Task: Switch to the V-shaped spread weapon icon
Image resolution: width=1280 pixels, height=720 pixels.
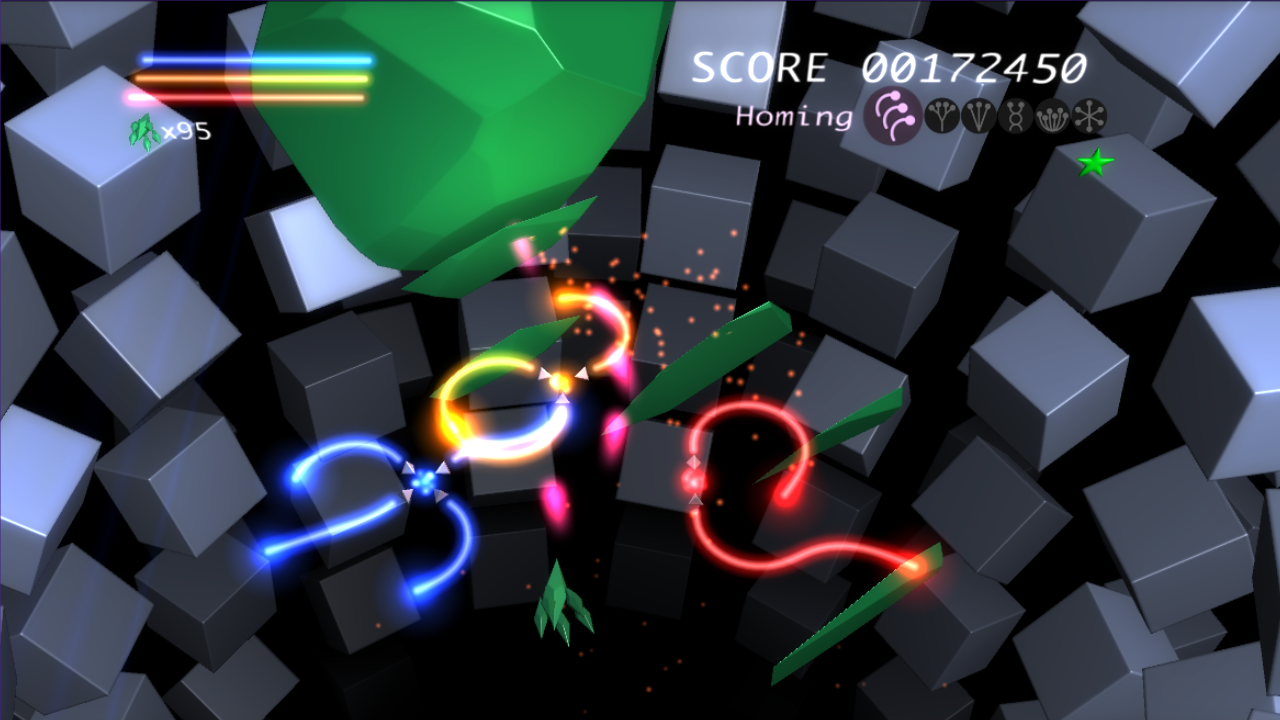Action: [x=977, y=118]
